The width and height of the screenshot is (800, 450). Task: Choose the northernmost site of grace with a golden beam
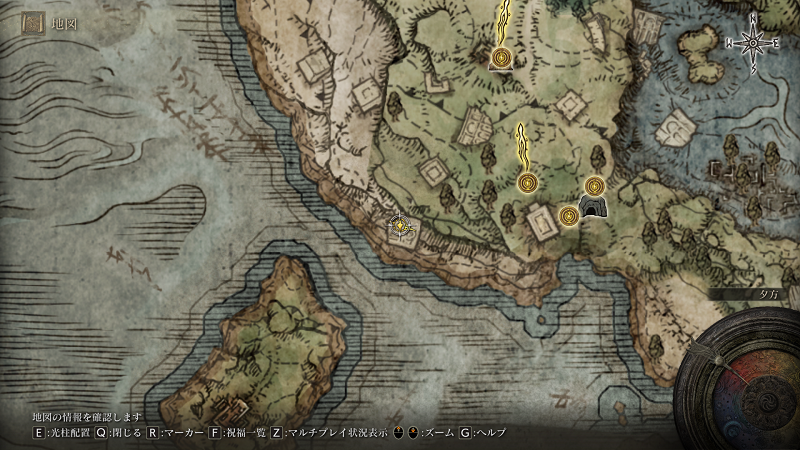point(500,60)
